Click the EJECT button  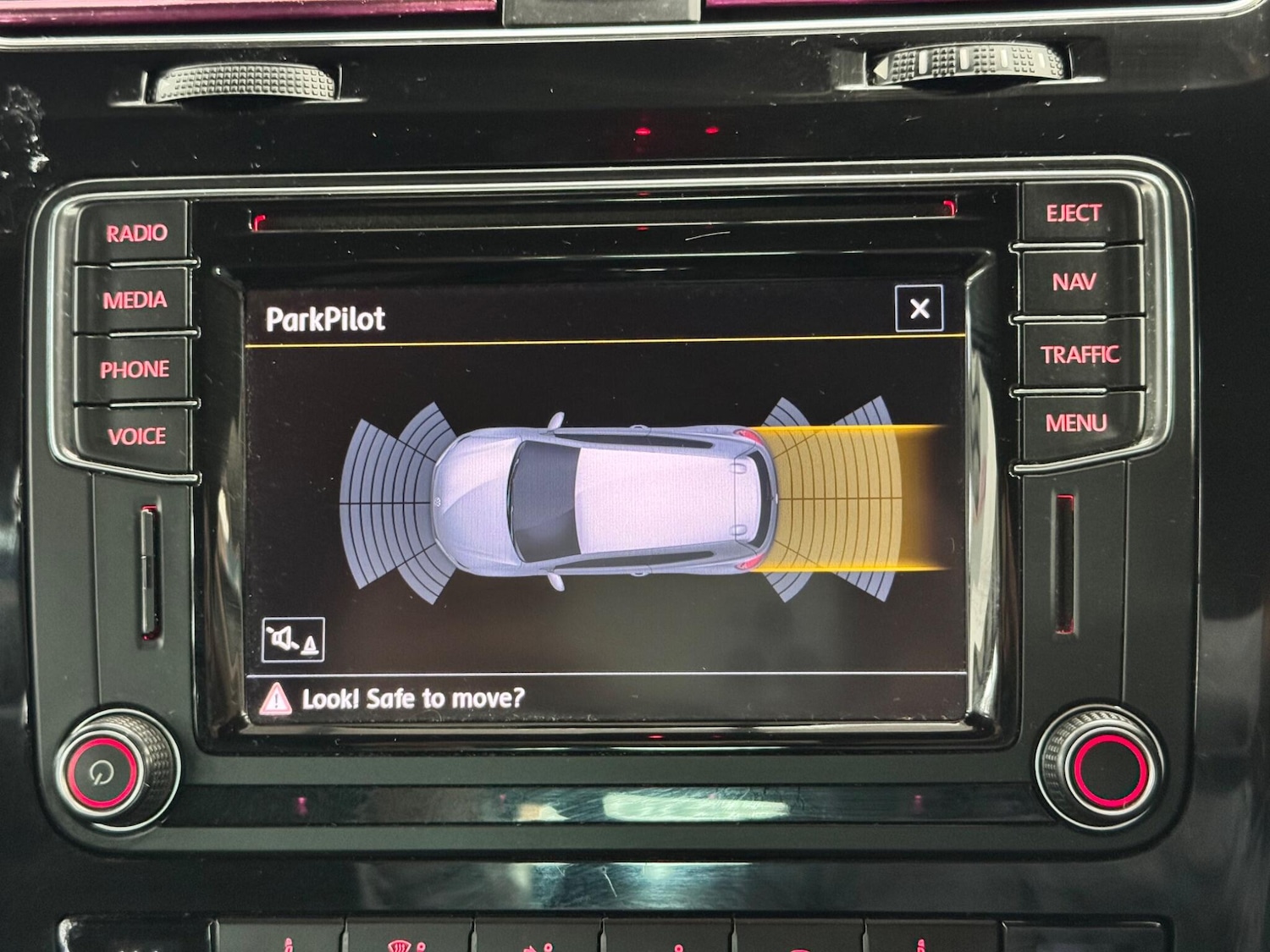1074,213
